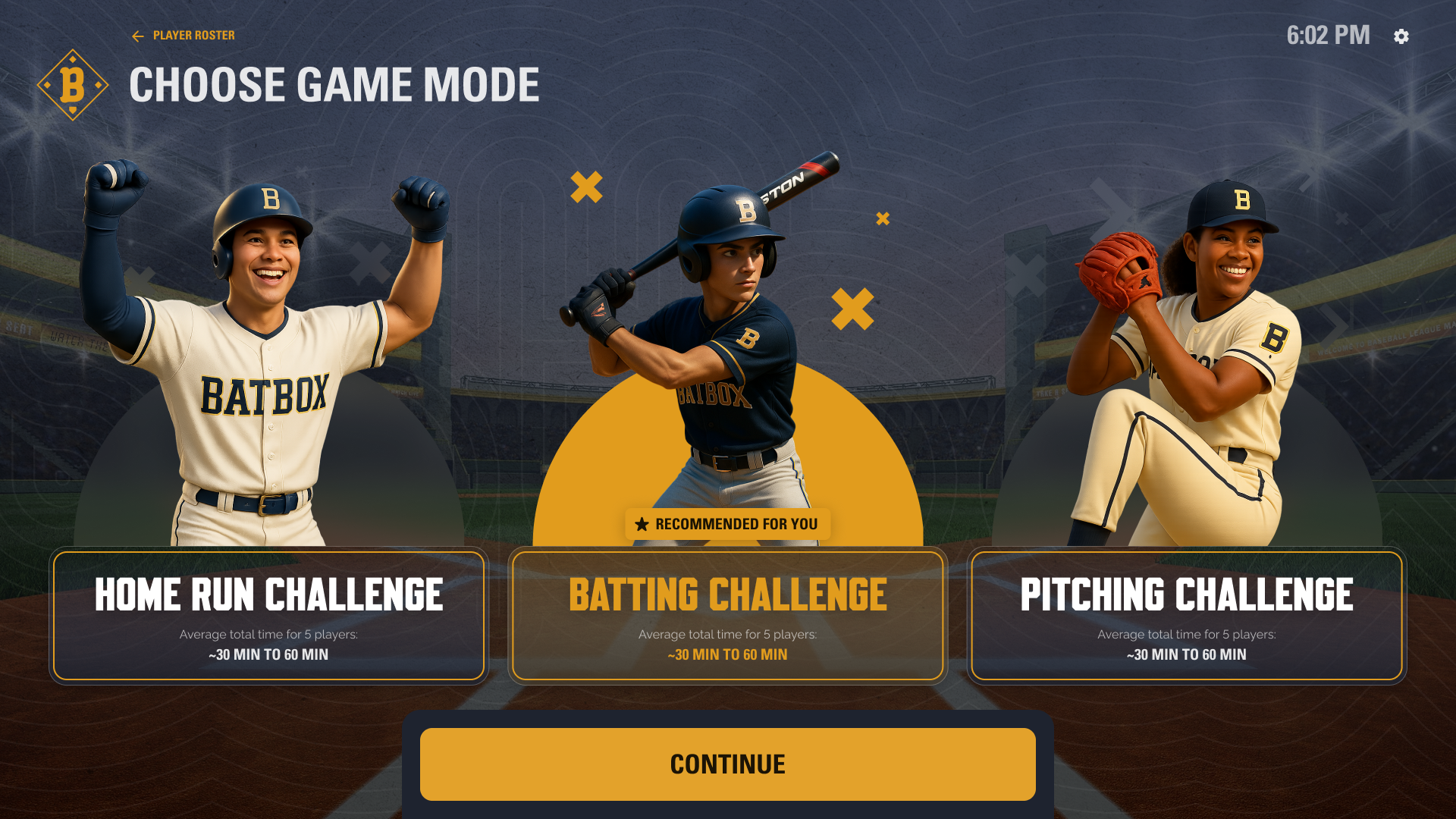Select the Home Run Challenge mode
This screenshot has width=1456, height=819.
268,615
